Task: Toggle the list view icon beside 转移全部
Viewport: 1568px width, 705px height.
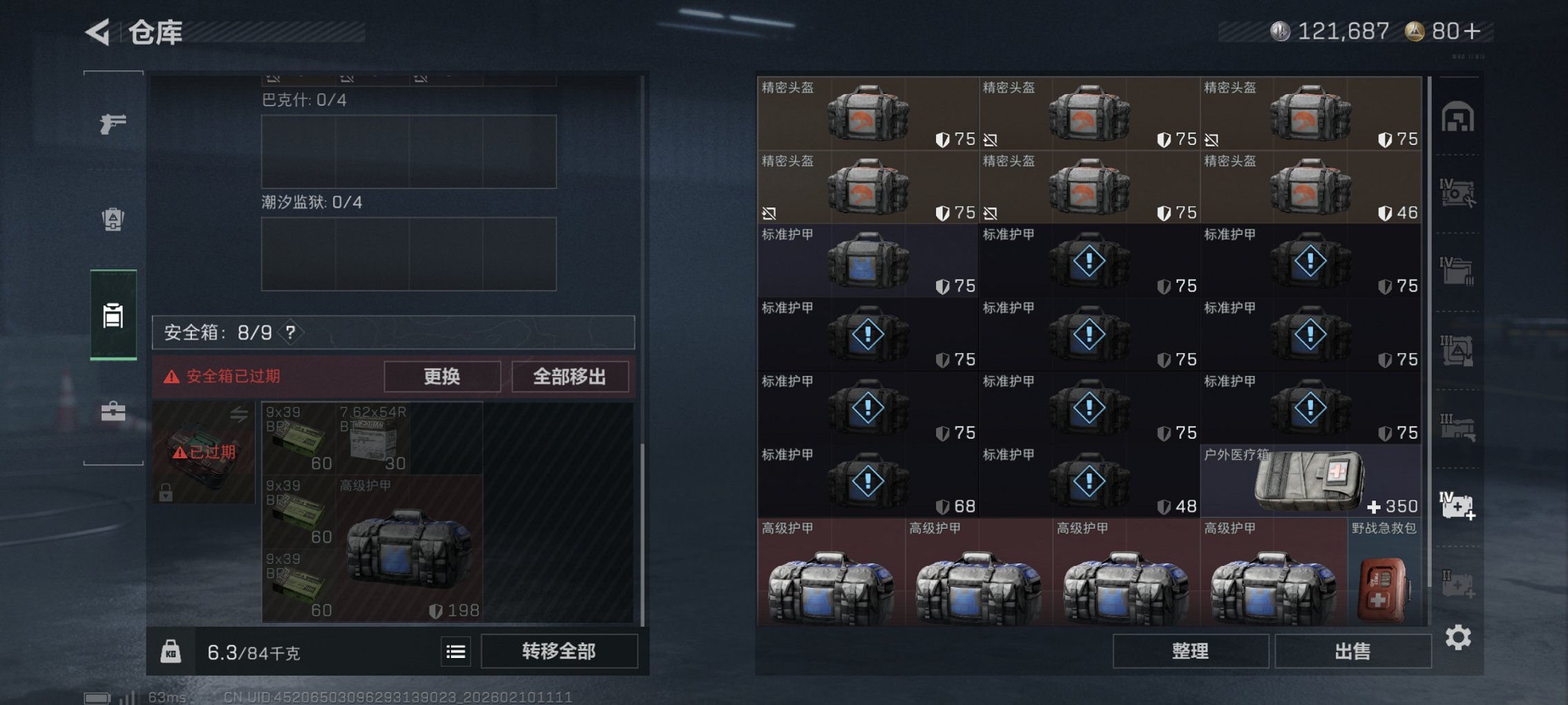Action: tap(457, 651)
